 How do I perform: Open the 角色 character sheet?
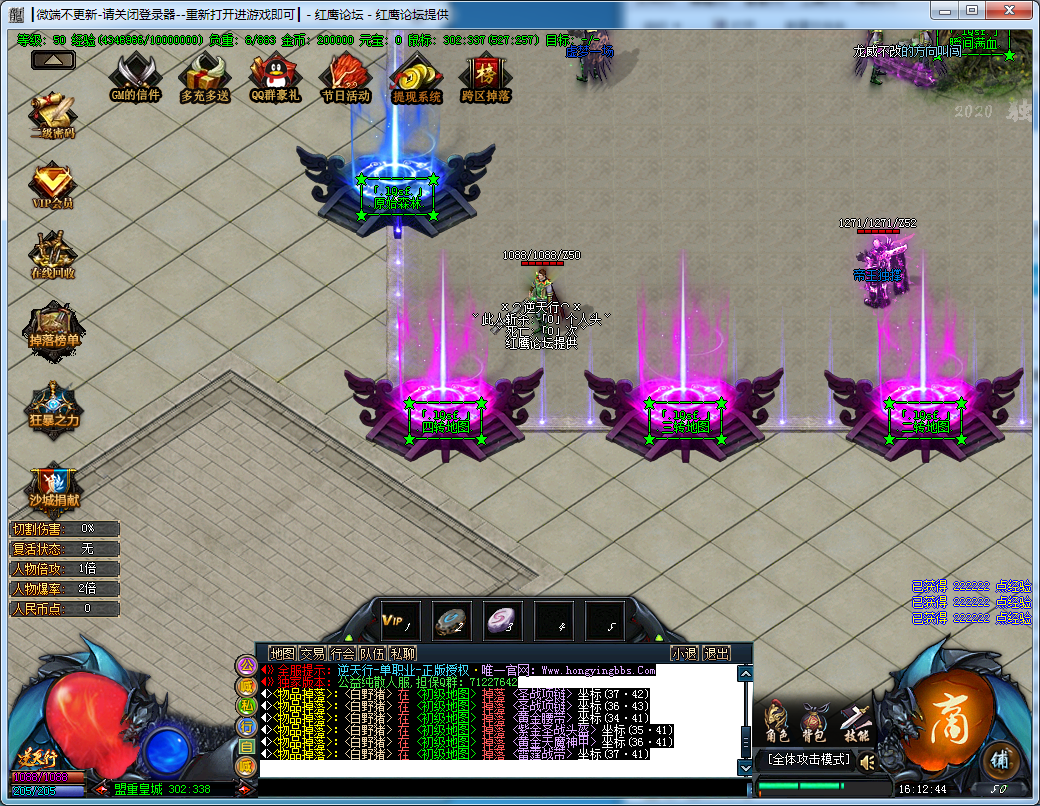tap(776, 722)
